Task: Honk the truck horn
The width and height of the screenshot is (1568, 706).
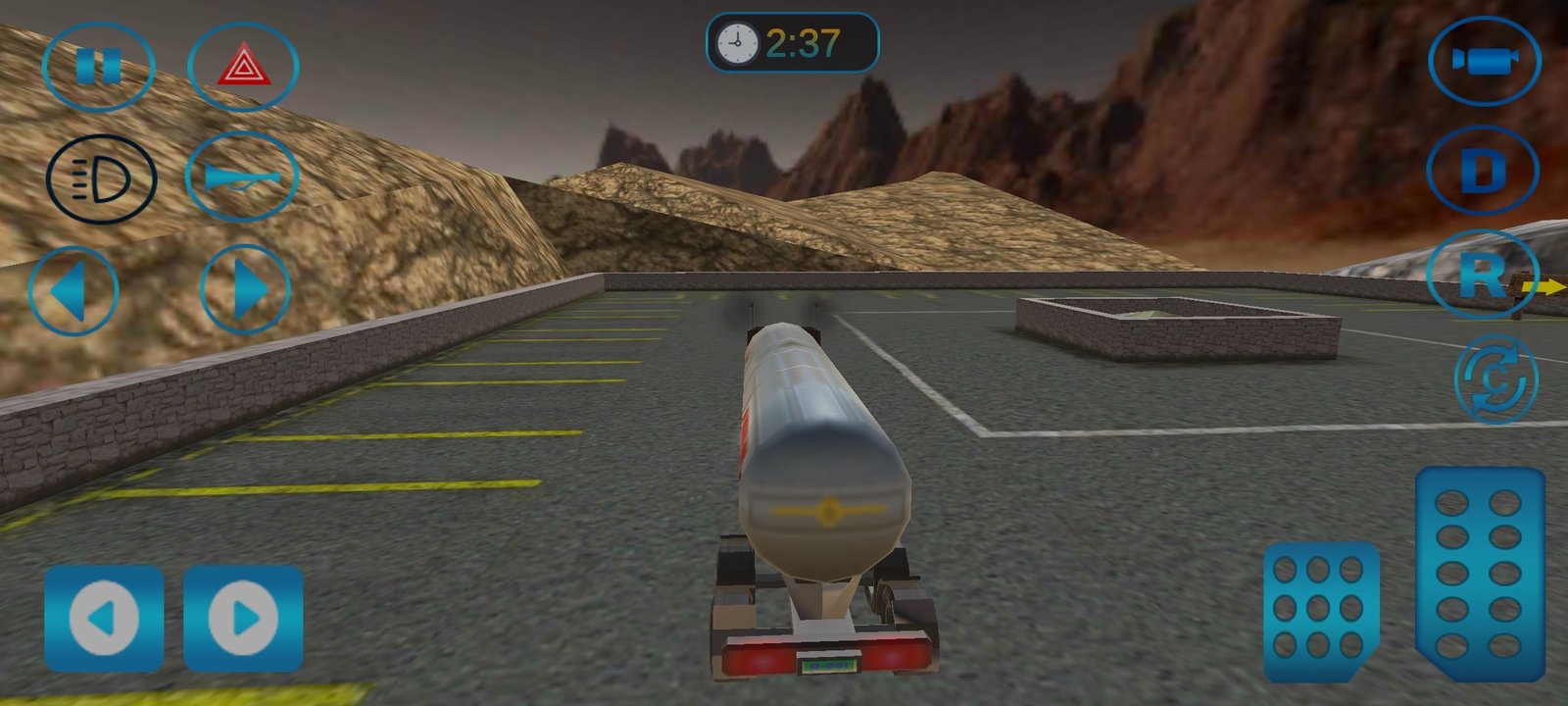Action: (x=241, y=176)
